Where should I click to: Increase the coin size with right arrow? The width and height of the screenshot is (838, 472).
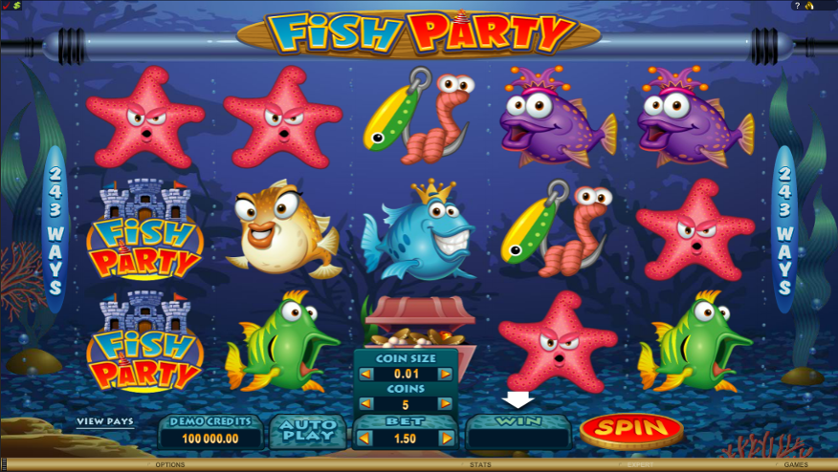(x=446, y=375)
